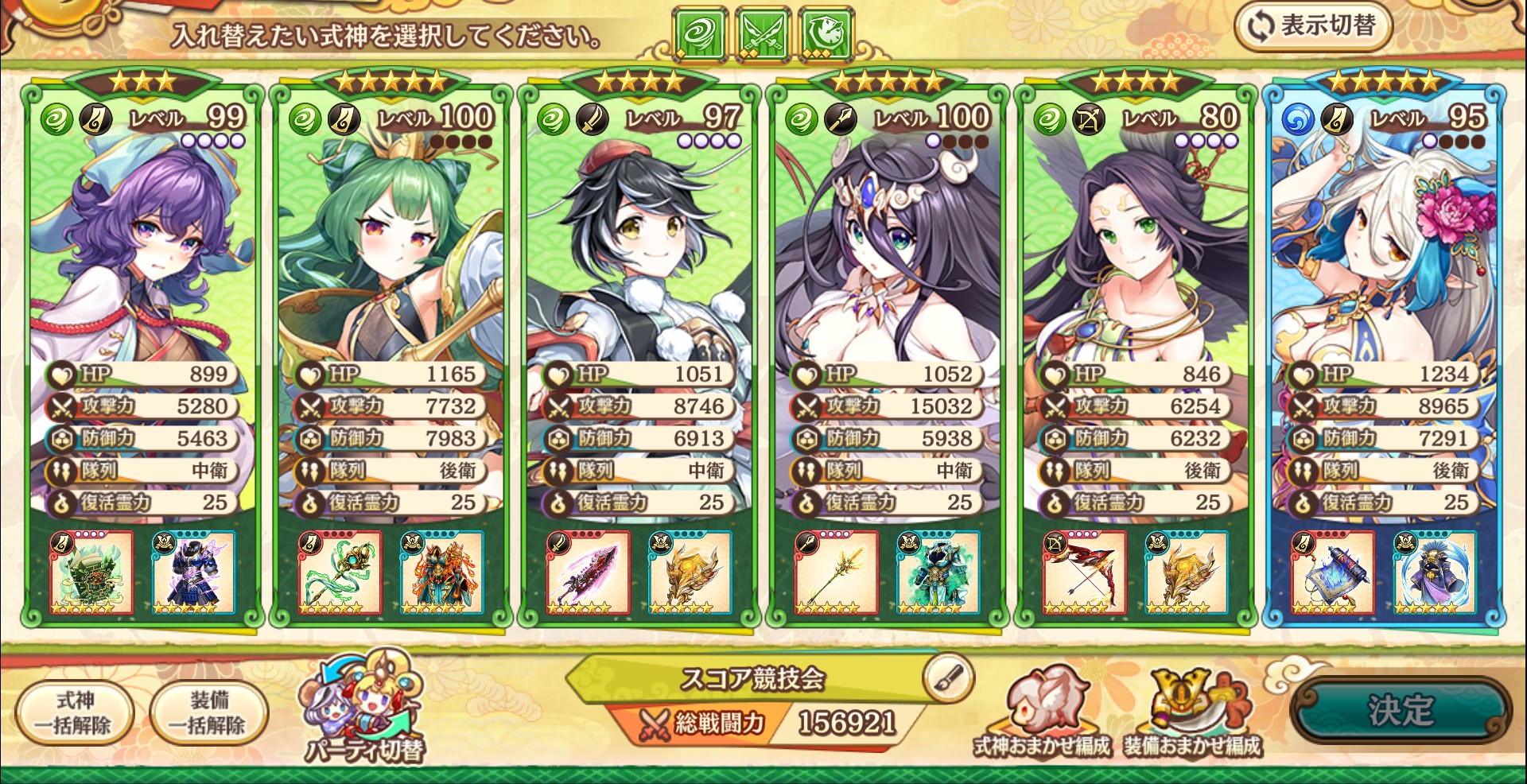Remove all shikigami with 式神一括解除

point(74,712)
